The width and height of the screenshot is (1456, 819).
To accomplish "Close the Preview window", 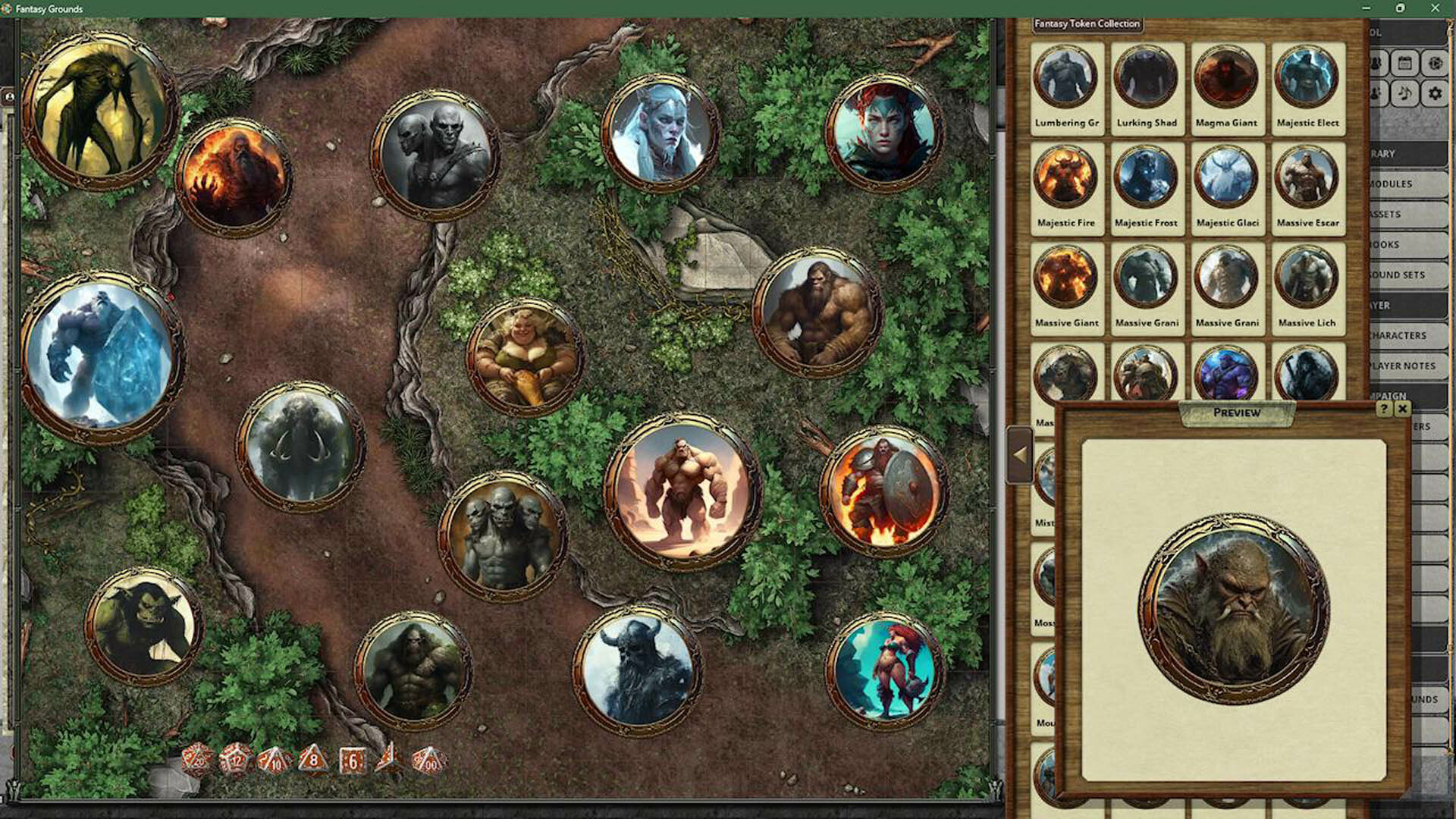I will coord(1404,409).
